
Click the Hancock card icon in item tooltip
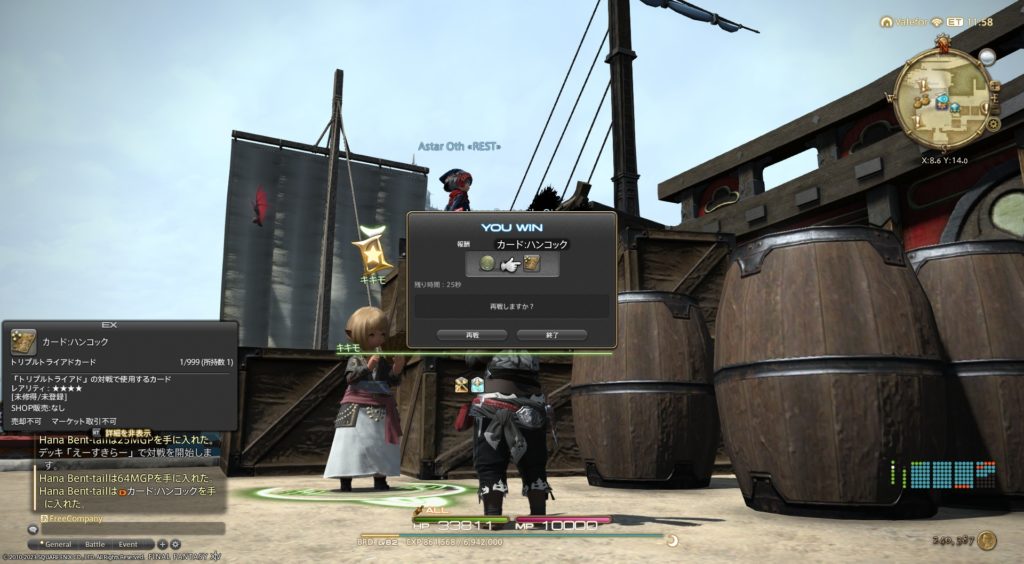pyautogui.click(x=23, y=341)
